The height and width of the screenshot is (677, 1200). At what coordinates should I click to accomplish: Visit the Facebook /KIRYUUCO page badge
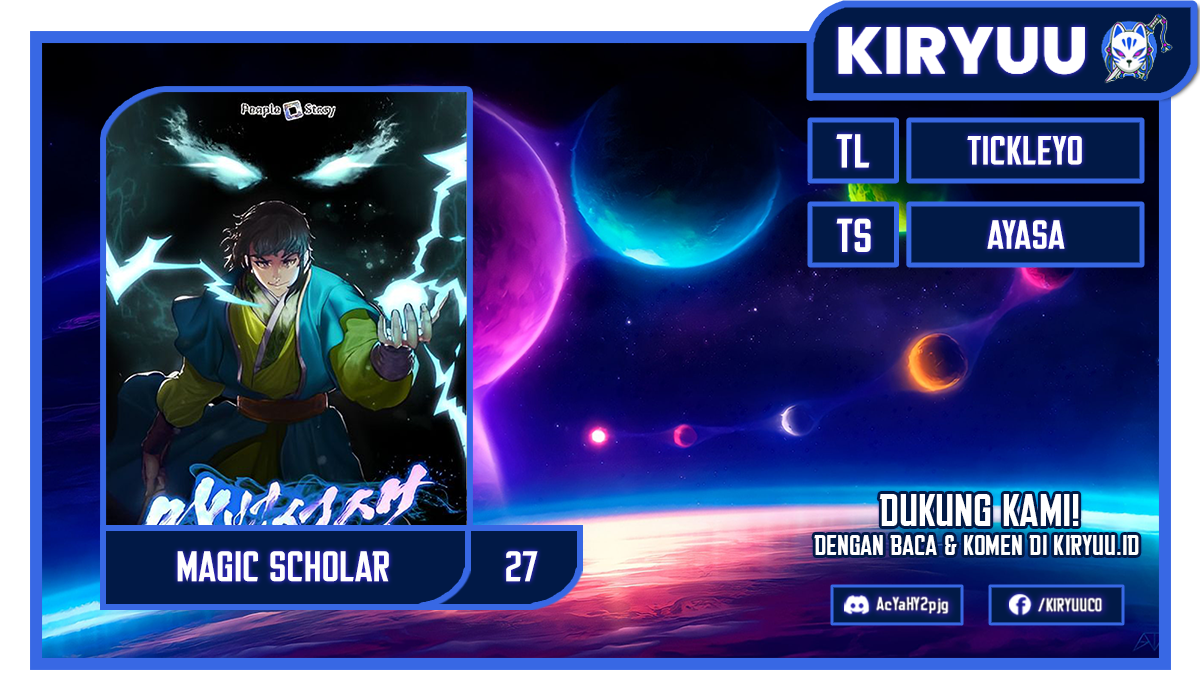pos(1055,605)
